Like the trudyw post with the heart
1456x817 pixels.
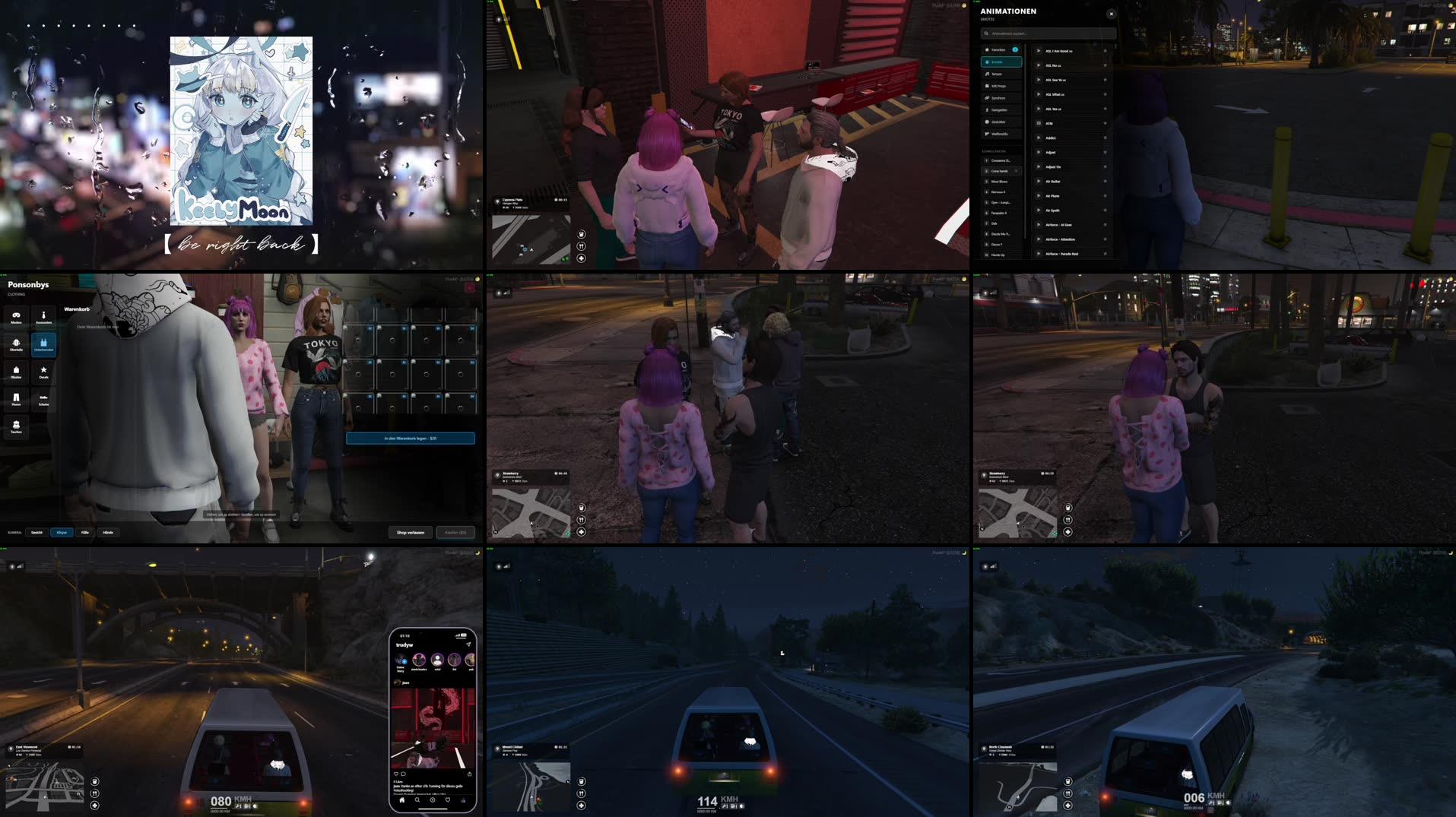click(396, 773)
